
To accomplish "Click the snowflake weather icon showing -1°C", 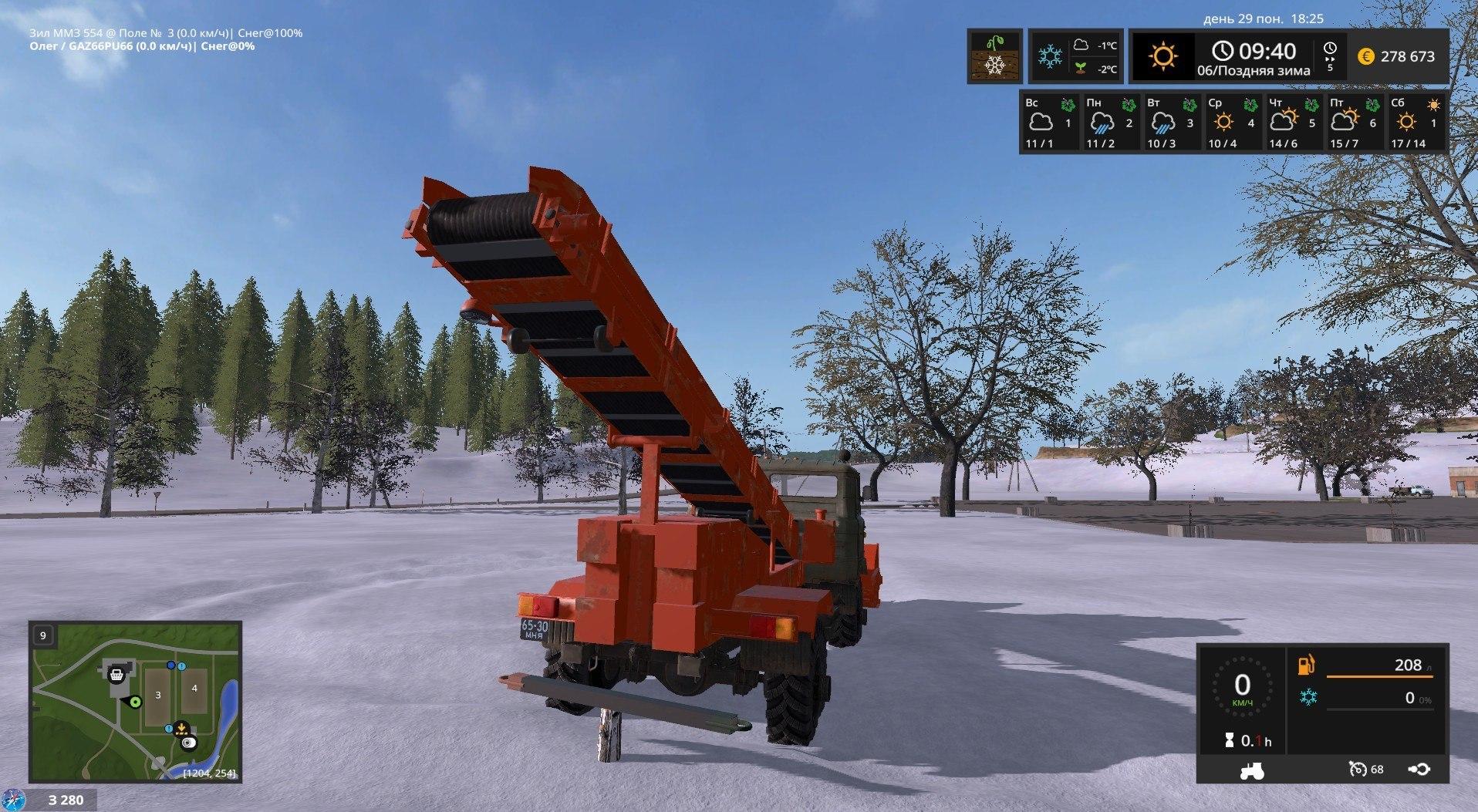I will pyautogui.click(x=1051, y=56).
